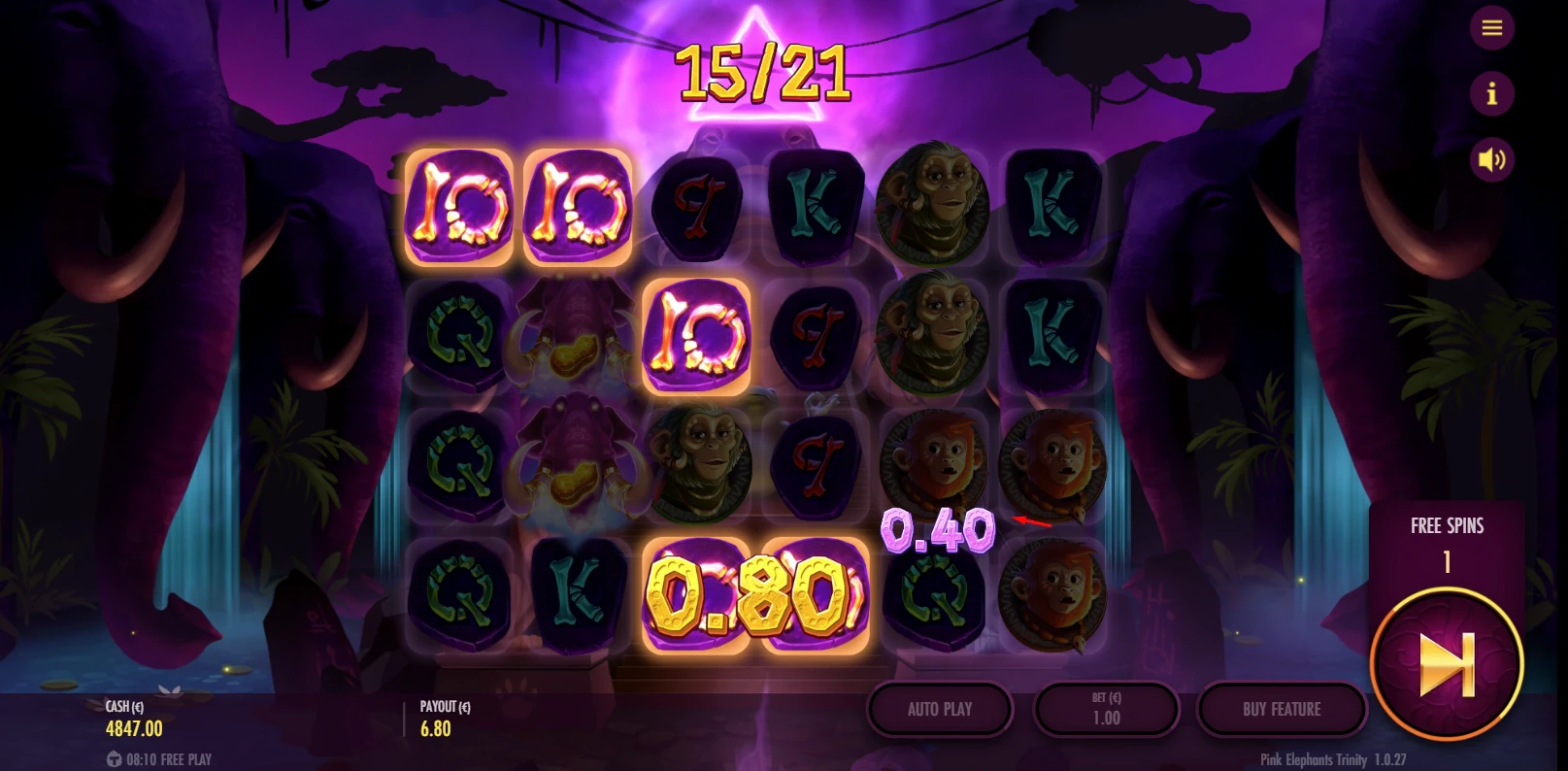Open the hamburger game menu
The image size is (1568, 771).
tap(1492, 27)
